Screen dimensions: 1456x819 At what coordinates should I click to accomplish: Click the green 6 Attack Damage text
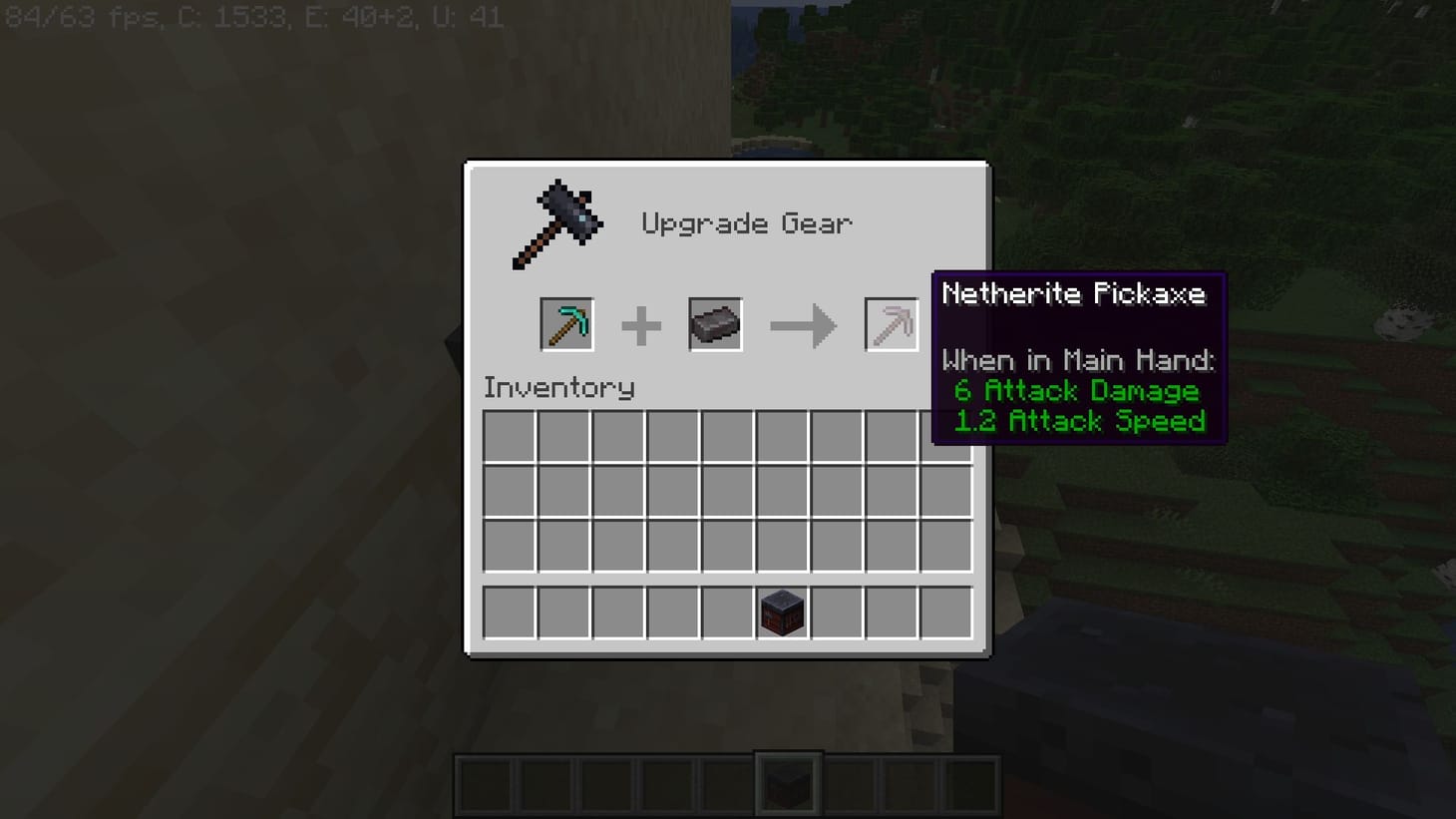coord(1077,391)
